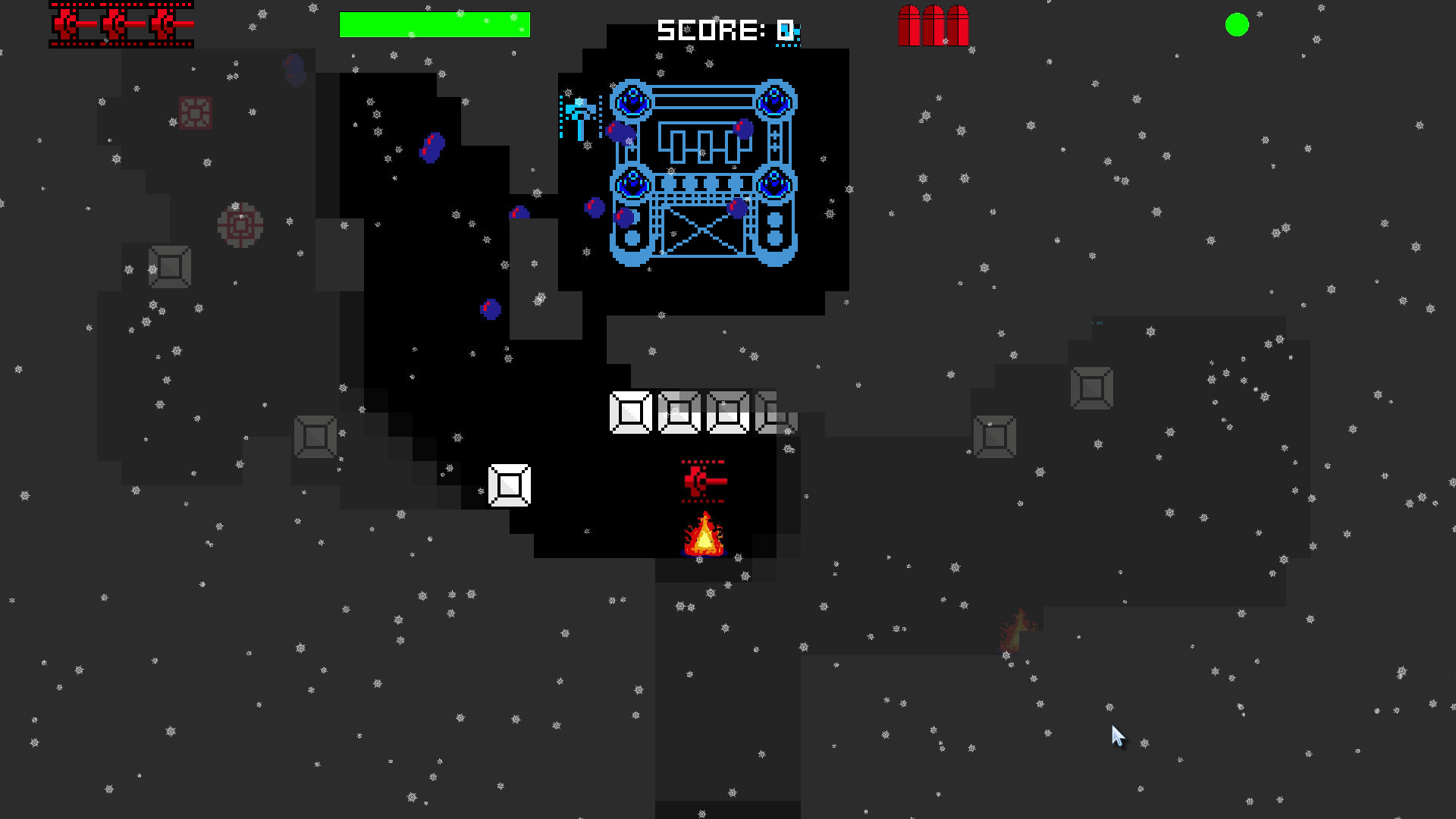
Task: Click the faded red cross icon upper-left area
Action: pos(196,114)
